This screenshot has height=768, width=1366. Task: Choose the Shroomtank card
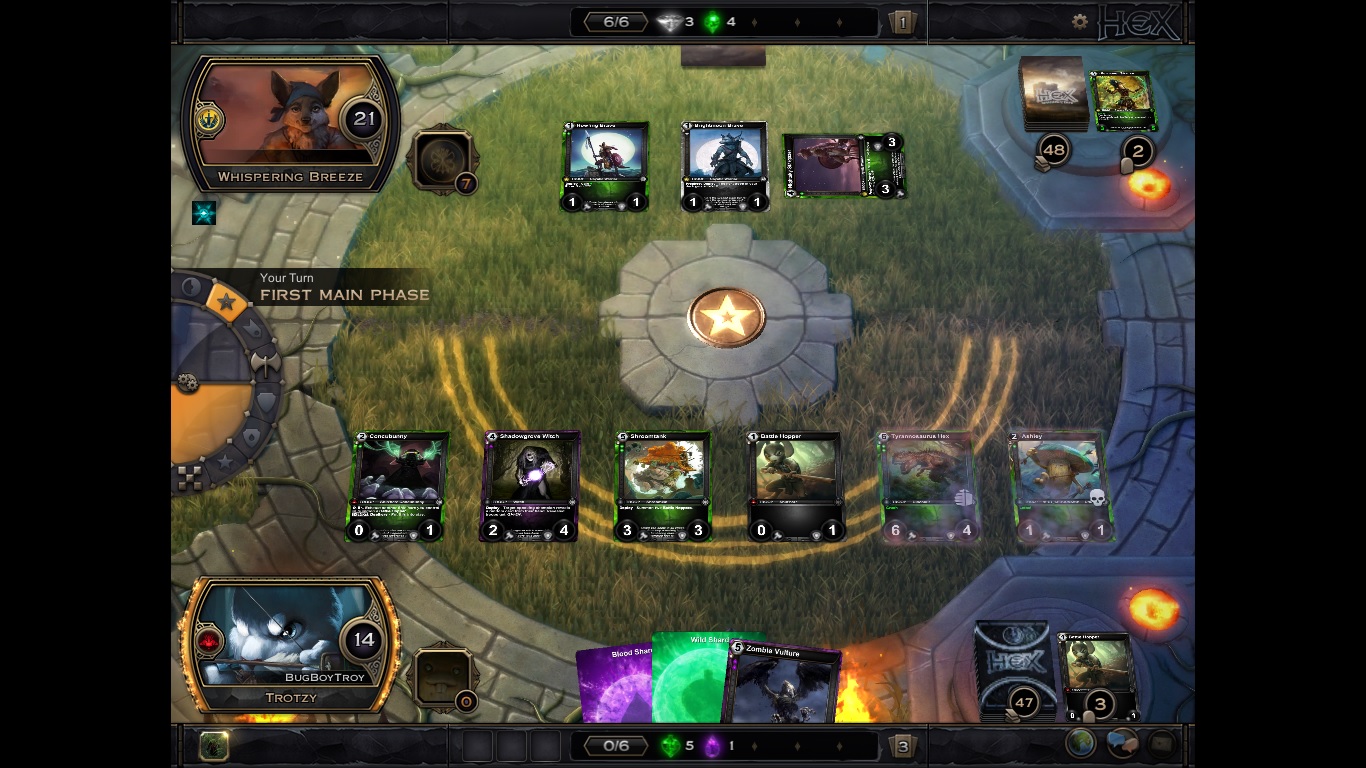(662, 486)
